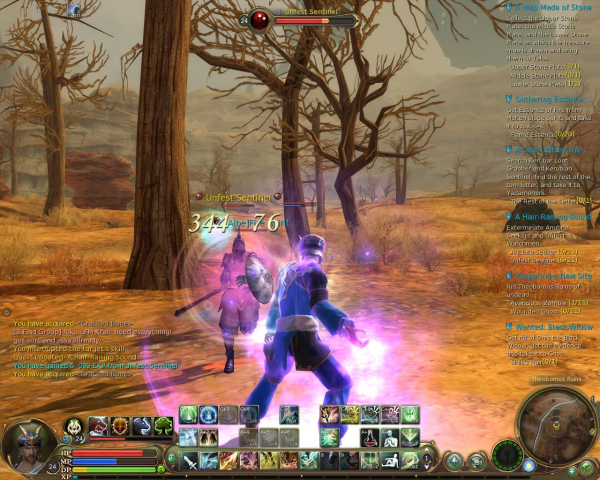Open the main menu round button

pos(455,461)
